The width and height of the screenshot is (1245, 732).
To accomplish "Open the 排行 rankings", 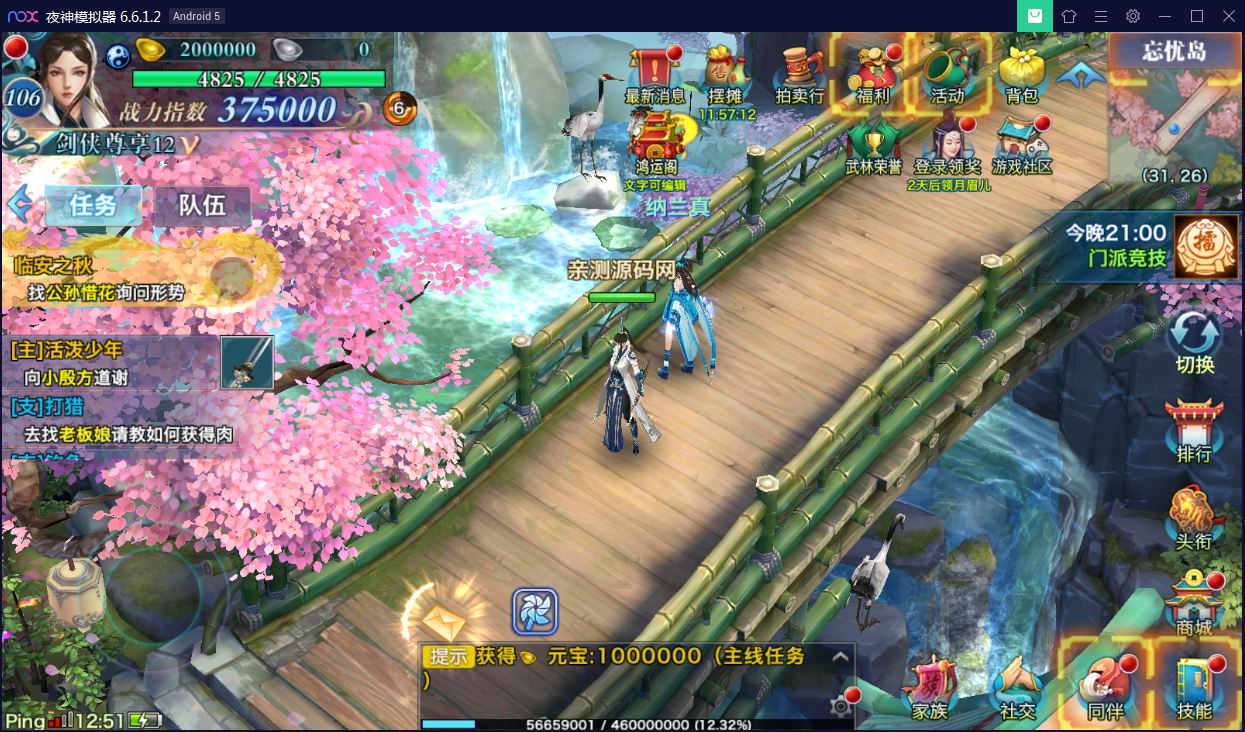I will (x=1194, y=430).
